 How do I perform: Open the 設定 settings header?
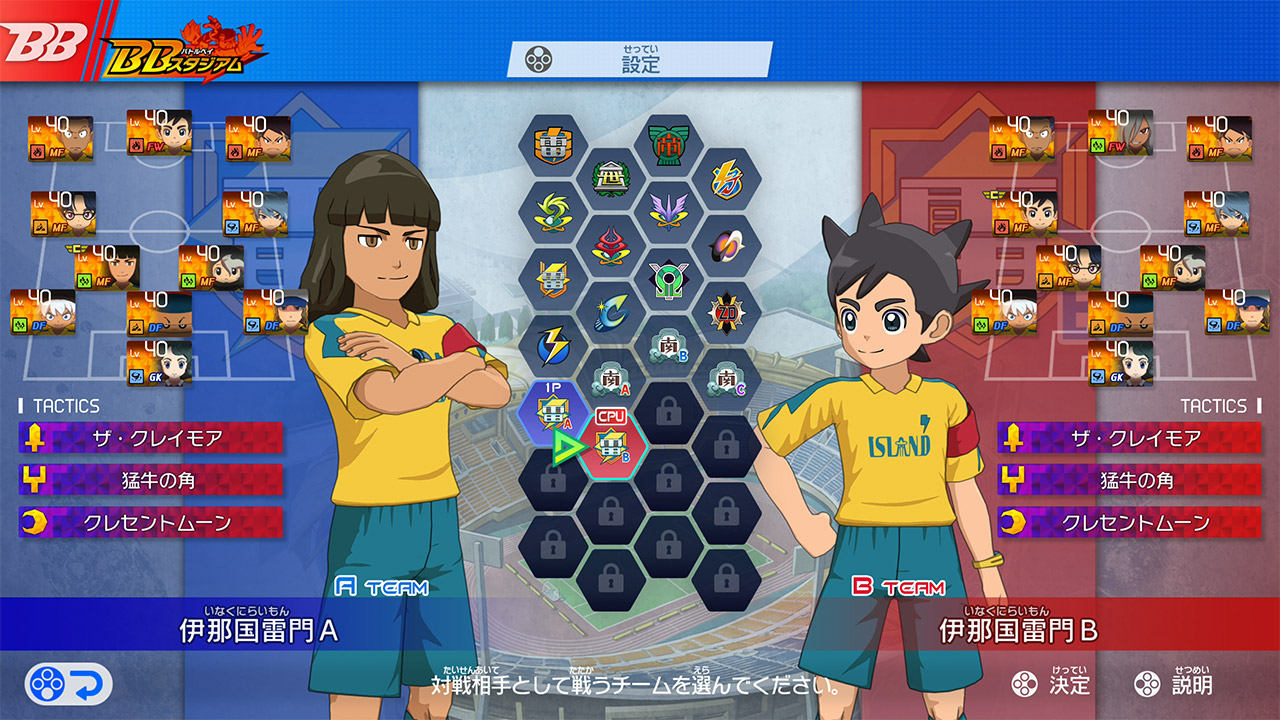click(x=640, y=60)
